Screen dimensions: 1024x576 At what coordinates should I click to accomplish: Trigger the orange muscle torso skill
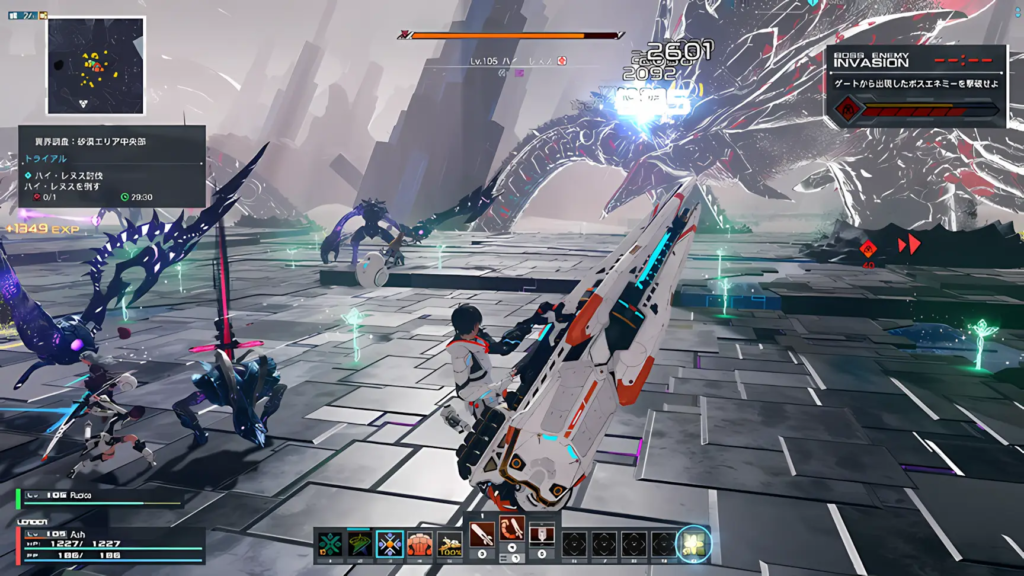[419, 544]
